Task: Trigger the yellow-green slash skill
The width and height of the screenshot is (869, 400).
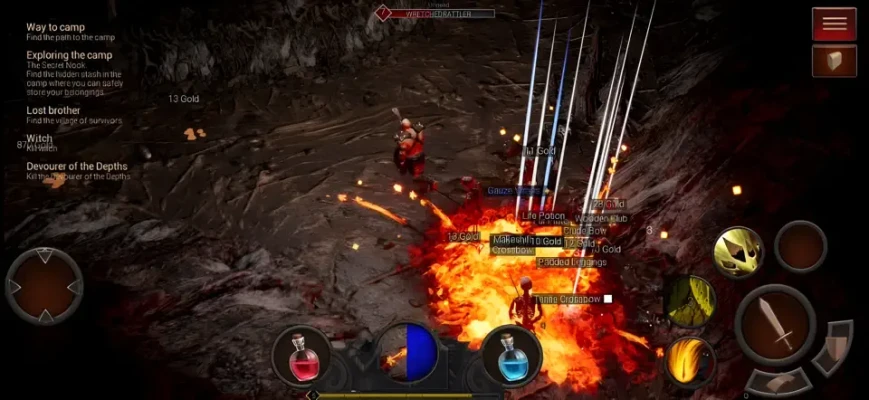Action: pyautogui.click(x=690, y=300)
